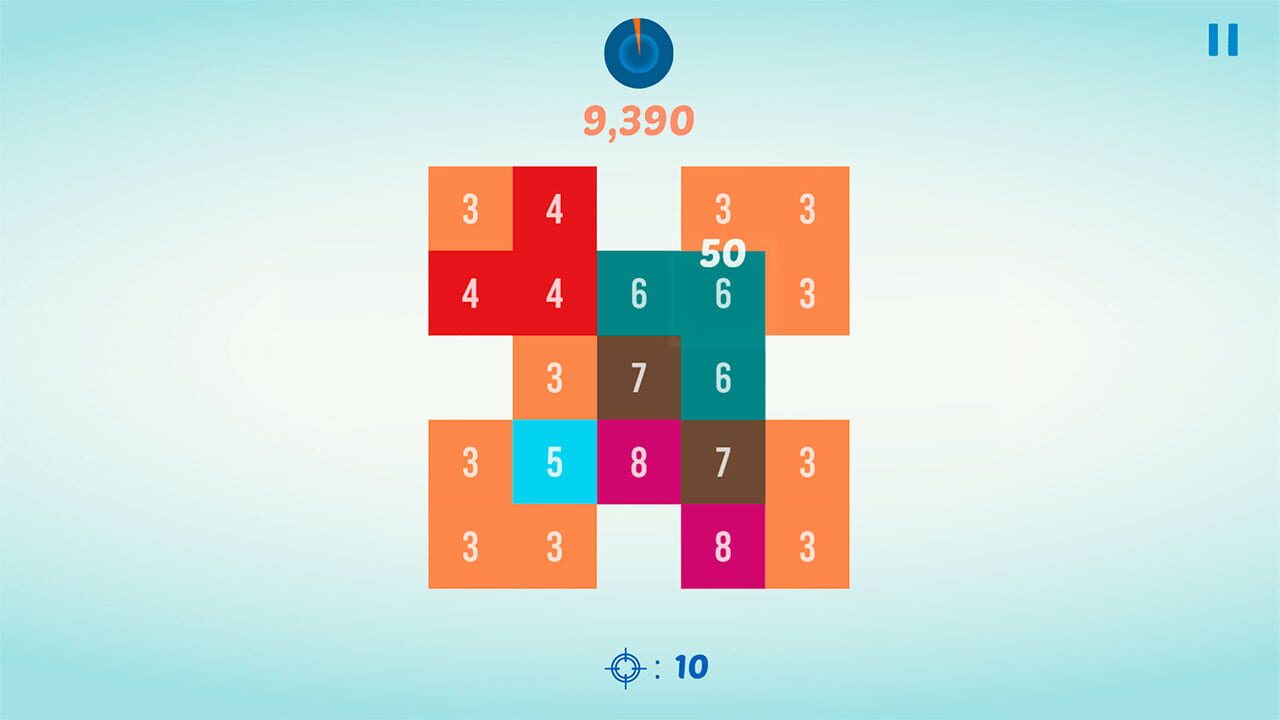Screen dimensions: 1280x720
Task: Tap the bottom magenta 8 tile
Action: coord(722,546)
